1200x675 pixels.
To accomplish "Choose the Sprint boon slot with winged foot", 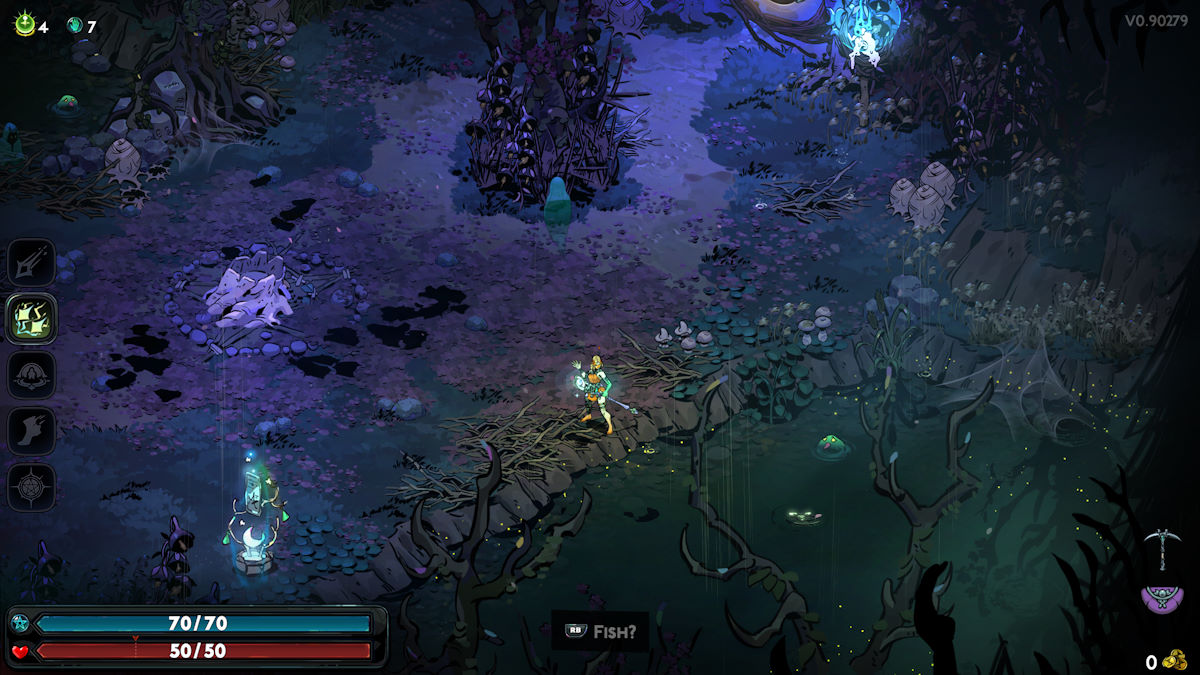I will [31, 431].
